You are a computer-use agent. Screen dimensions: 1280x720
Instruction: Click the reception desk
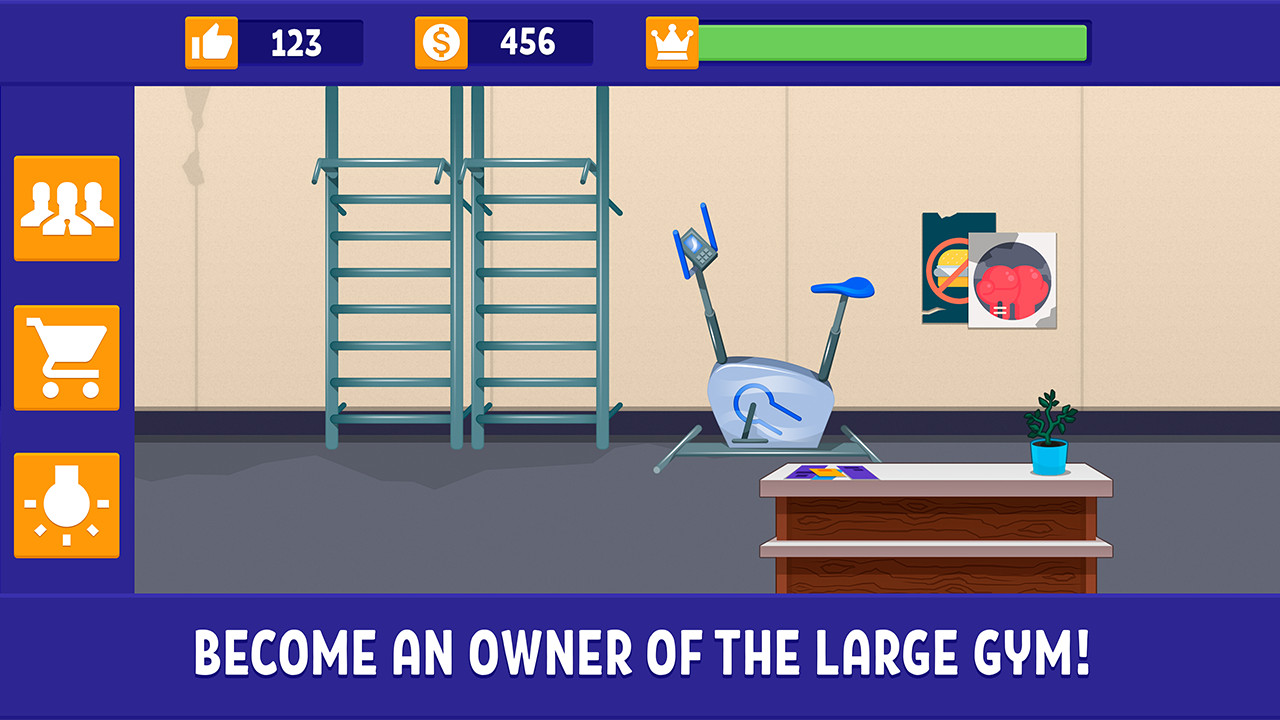(x=935, y=530)
